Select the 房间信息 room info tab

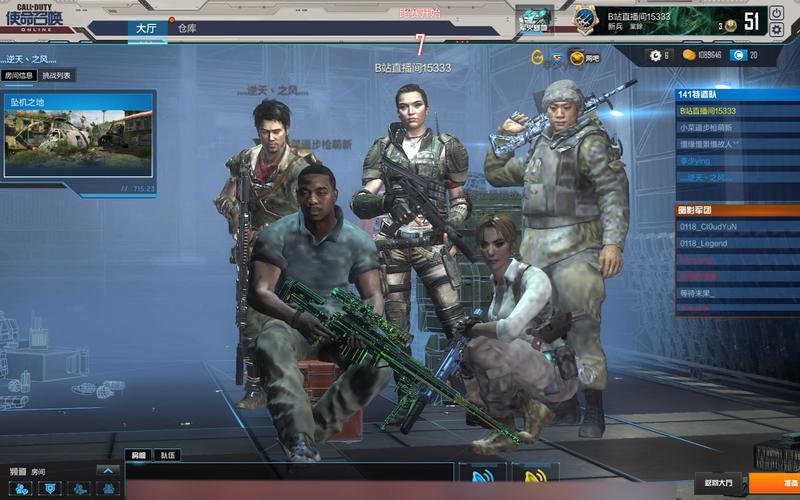[19, 75]
